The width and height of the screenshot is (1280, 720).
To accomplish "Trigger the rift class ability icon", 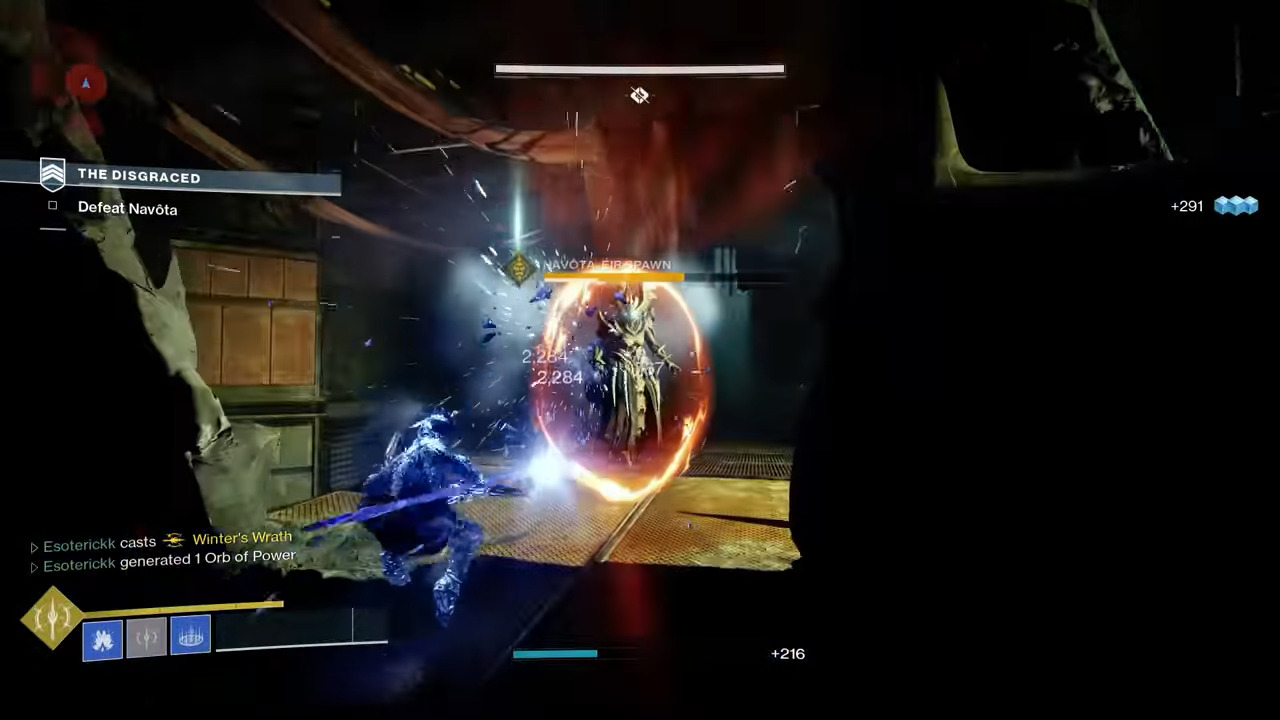I will (190, 635).
